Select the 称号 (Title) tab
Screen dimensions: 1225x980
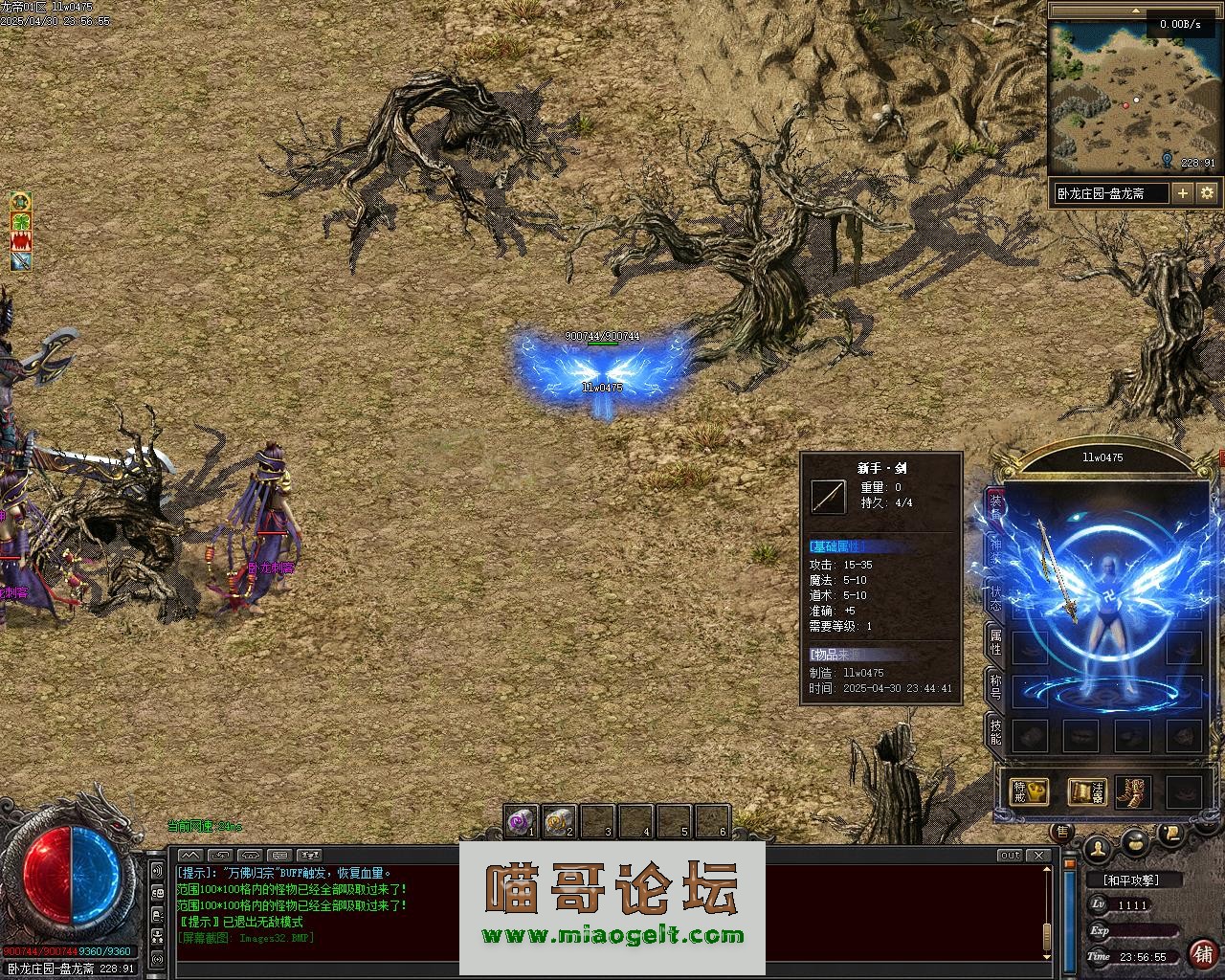(995, 685)
